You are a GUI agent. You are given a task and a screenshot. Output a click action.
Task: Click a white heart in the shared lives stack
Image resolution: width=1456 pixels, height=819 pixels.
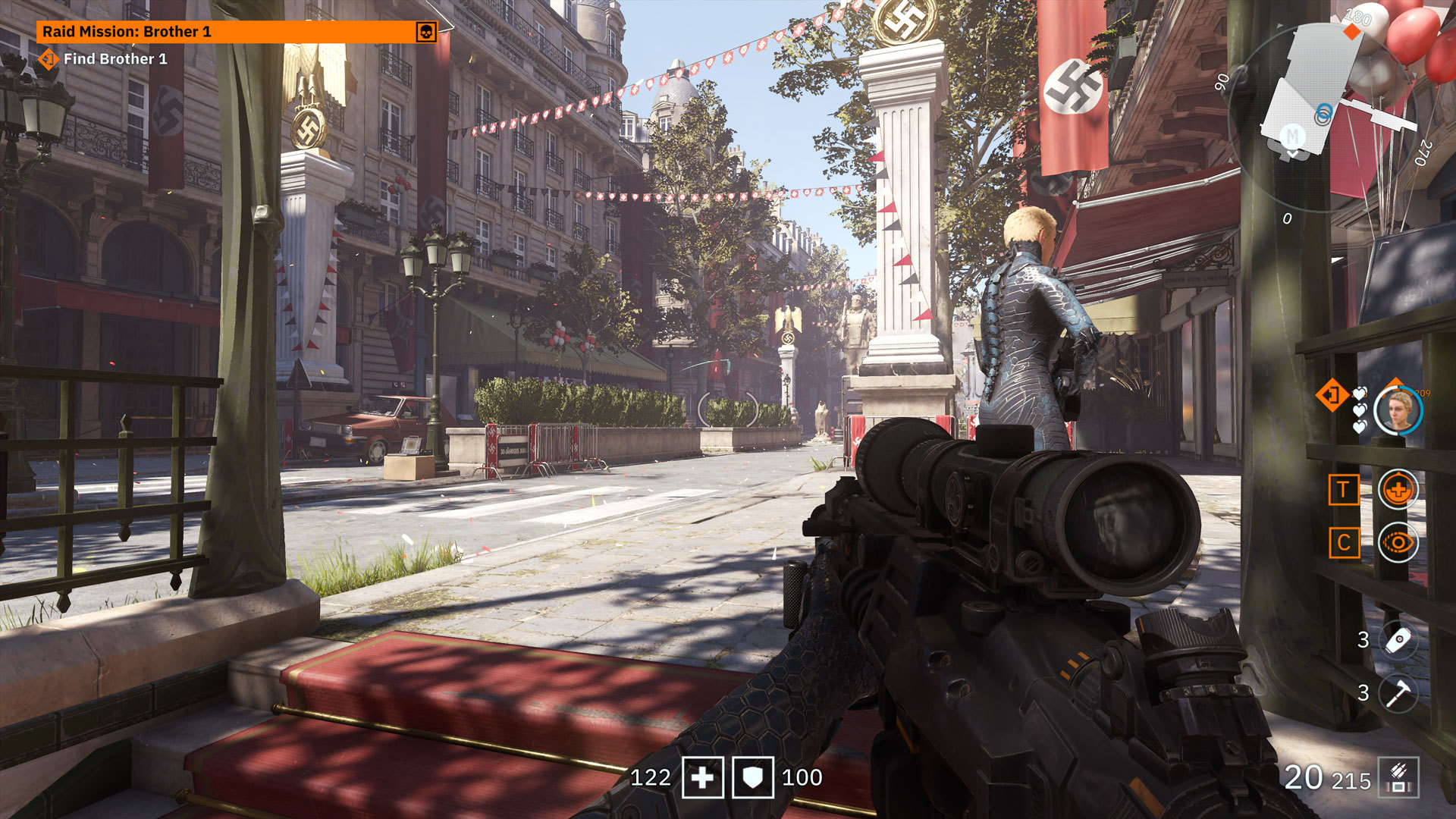(1359, 409)
